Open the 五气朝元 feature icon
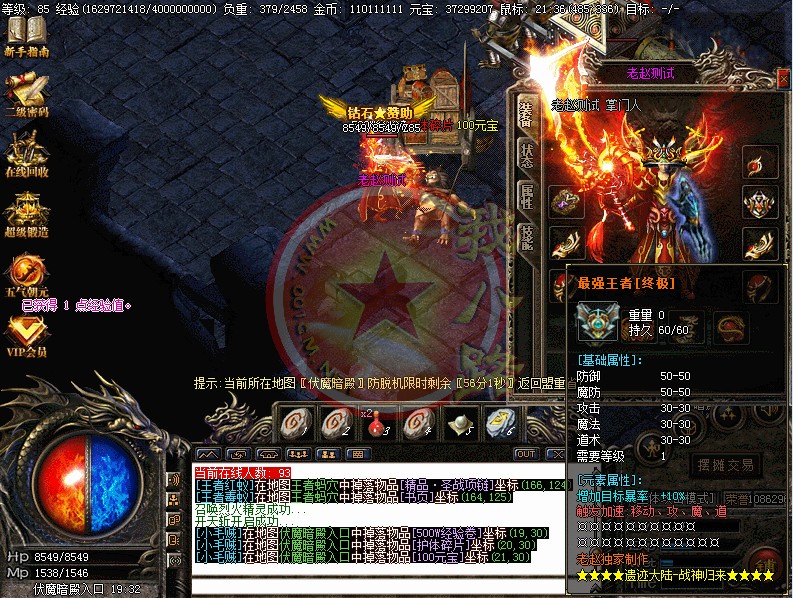The image size is (793, 598). pos(26,272)
